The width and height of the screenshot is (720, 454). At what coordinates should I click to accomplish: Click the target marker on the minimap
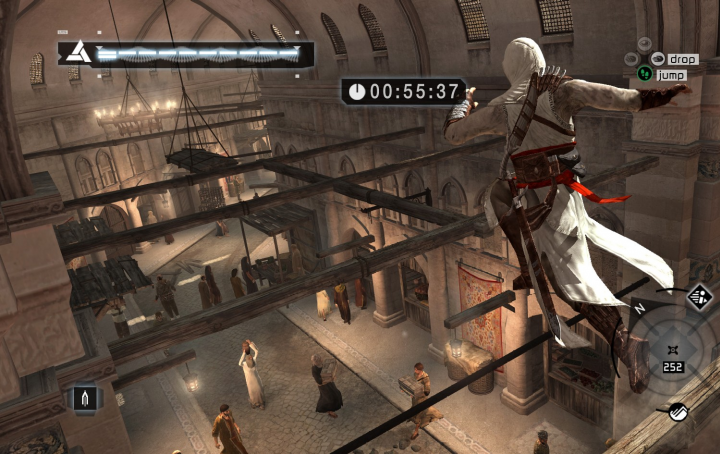[671, 348]
